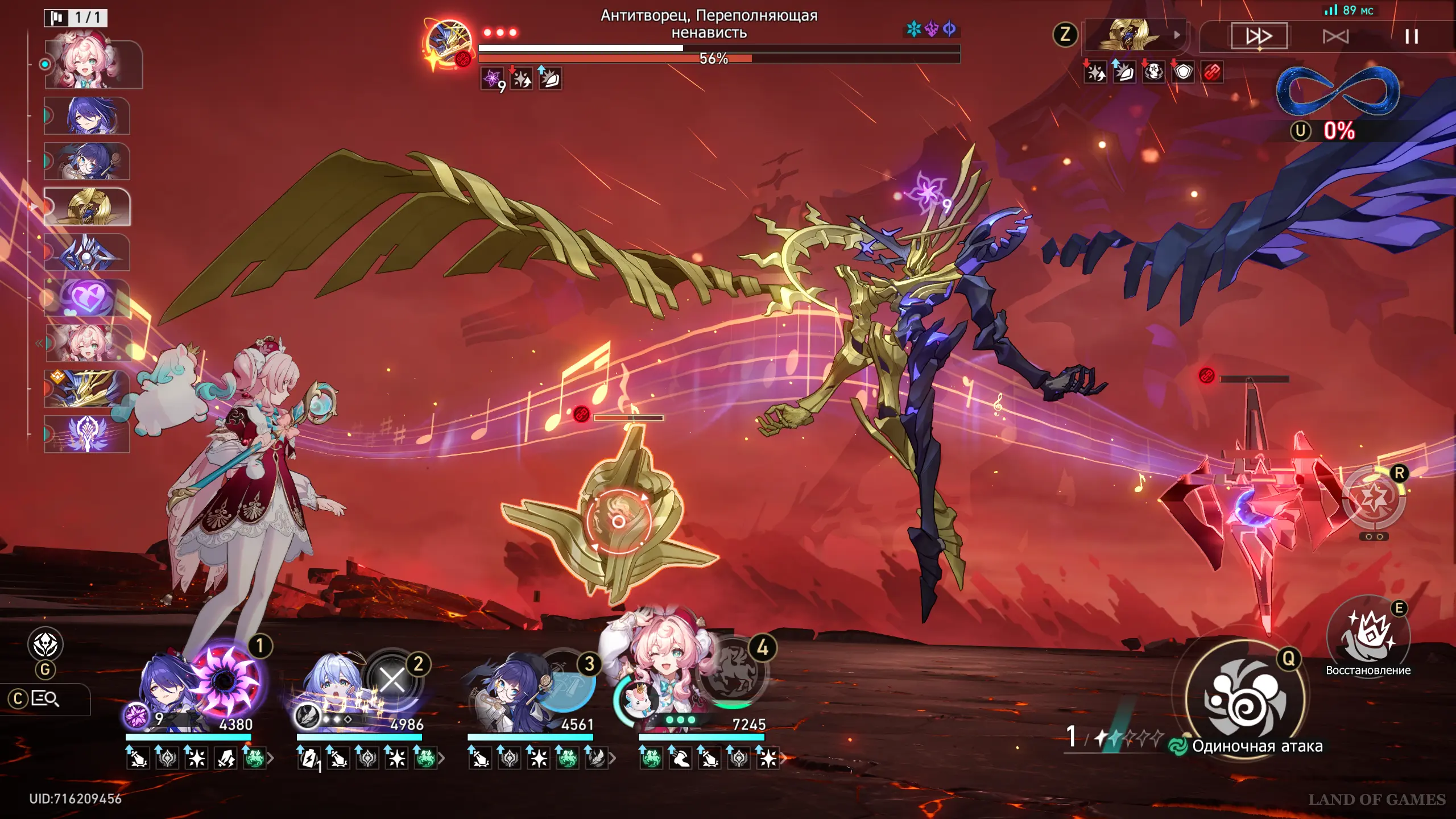Open the battle details magnifier view
This screenshot has height=819, width=1456.
click(x=45, y=698)
